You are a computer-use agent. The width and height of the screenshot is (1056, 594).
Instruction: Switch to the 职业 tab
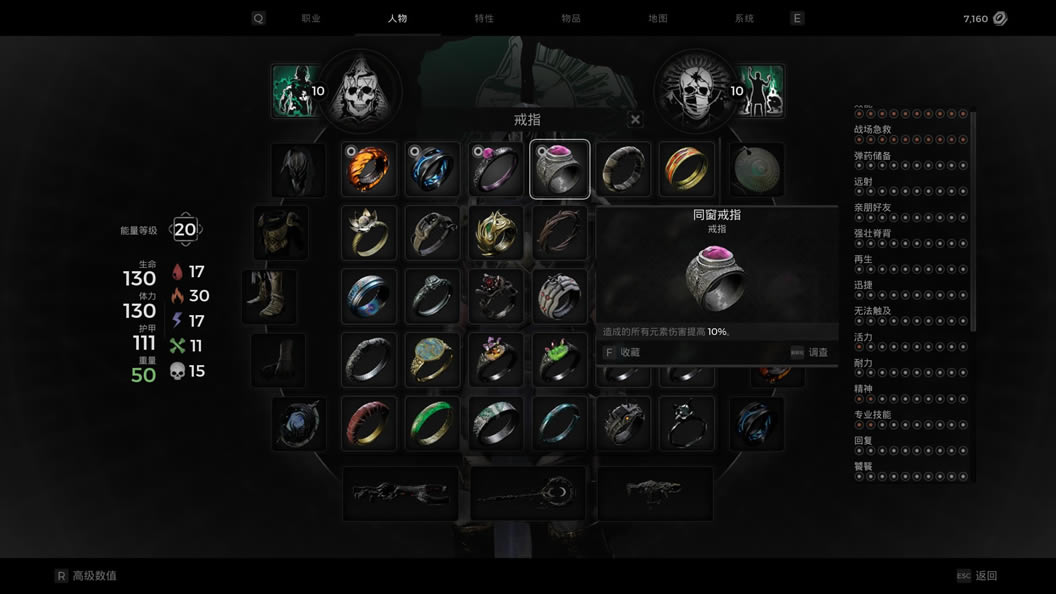pos(311,18)
